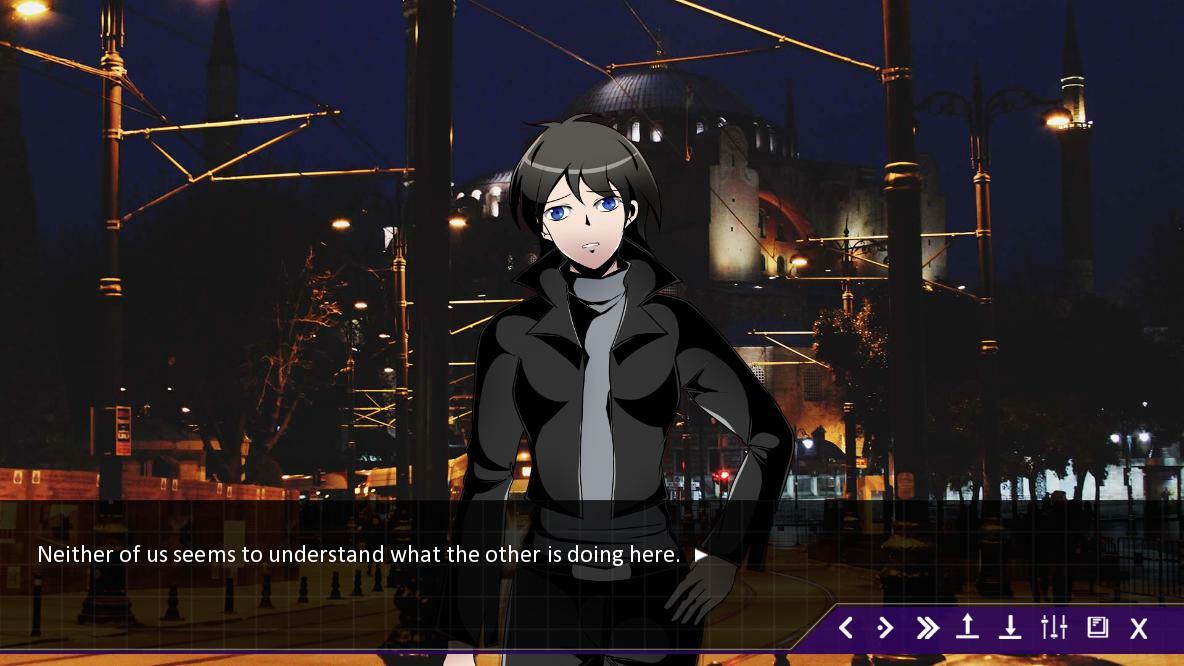The image size is (1184, 666).
Task: Go back with the left arrow icon
Action: coord(846,628)
